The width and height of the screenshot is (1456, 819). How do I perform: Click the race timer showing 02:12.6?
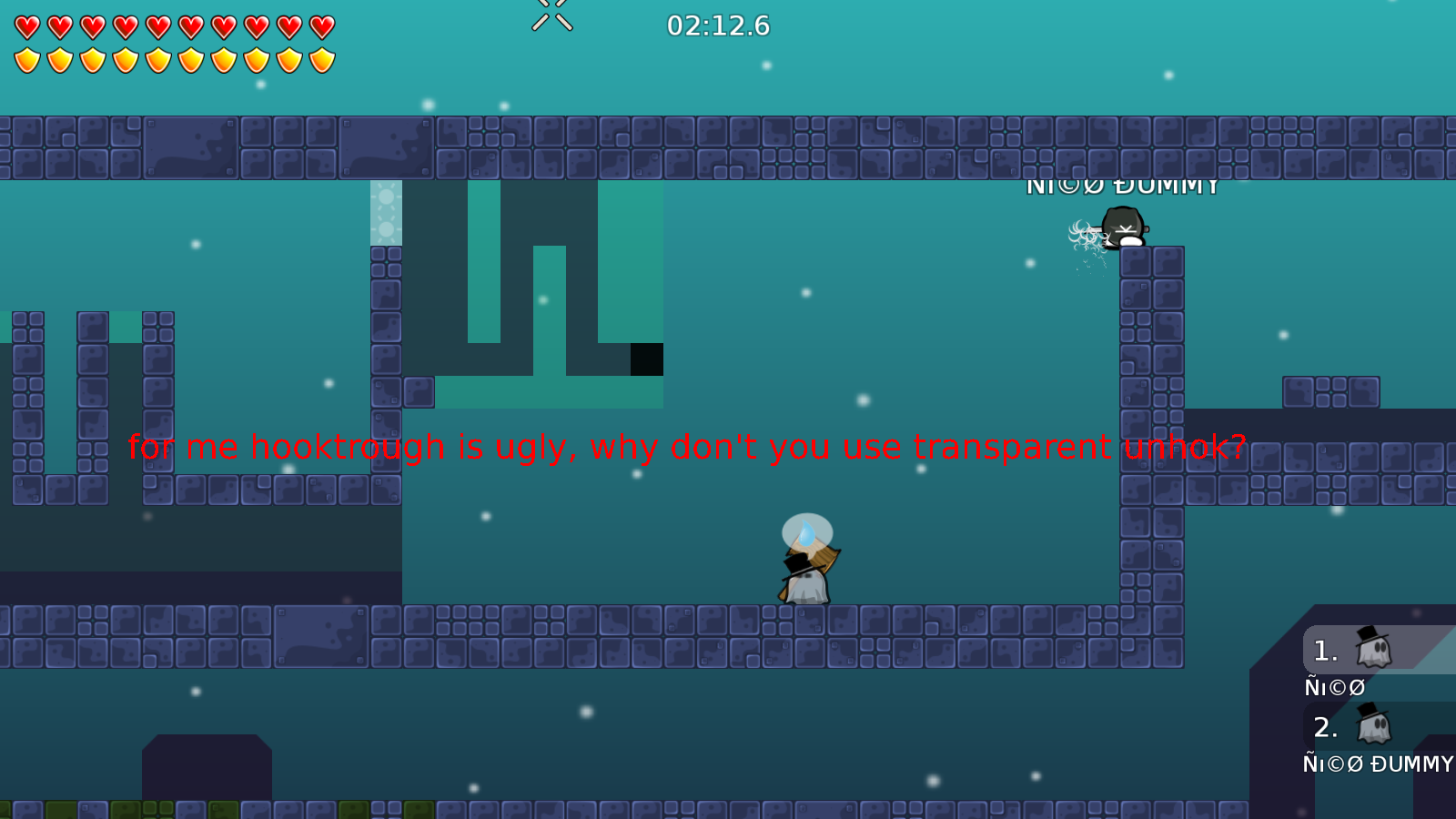(718, 26)
